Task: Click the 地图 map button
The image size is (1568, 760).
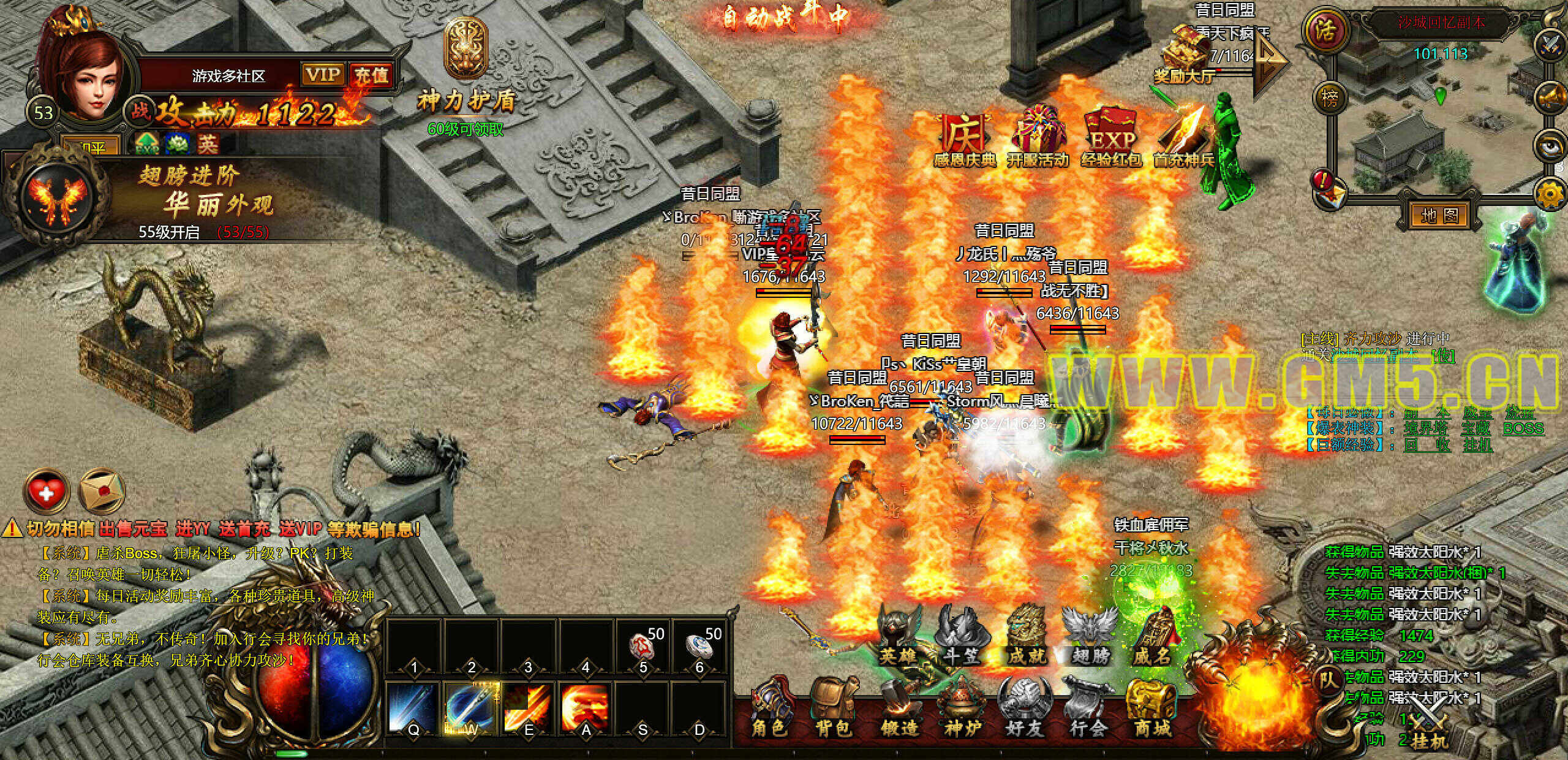Action: [1439, 215]
